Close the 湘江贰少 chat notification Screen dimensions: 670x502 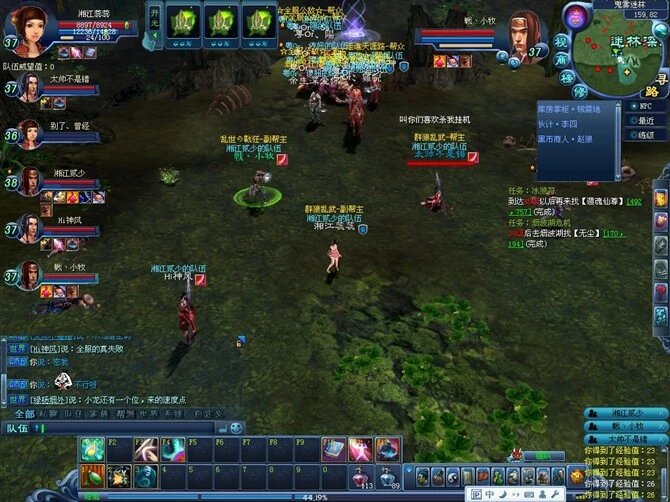660,412
